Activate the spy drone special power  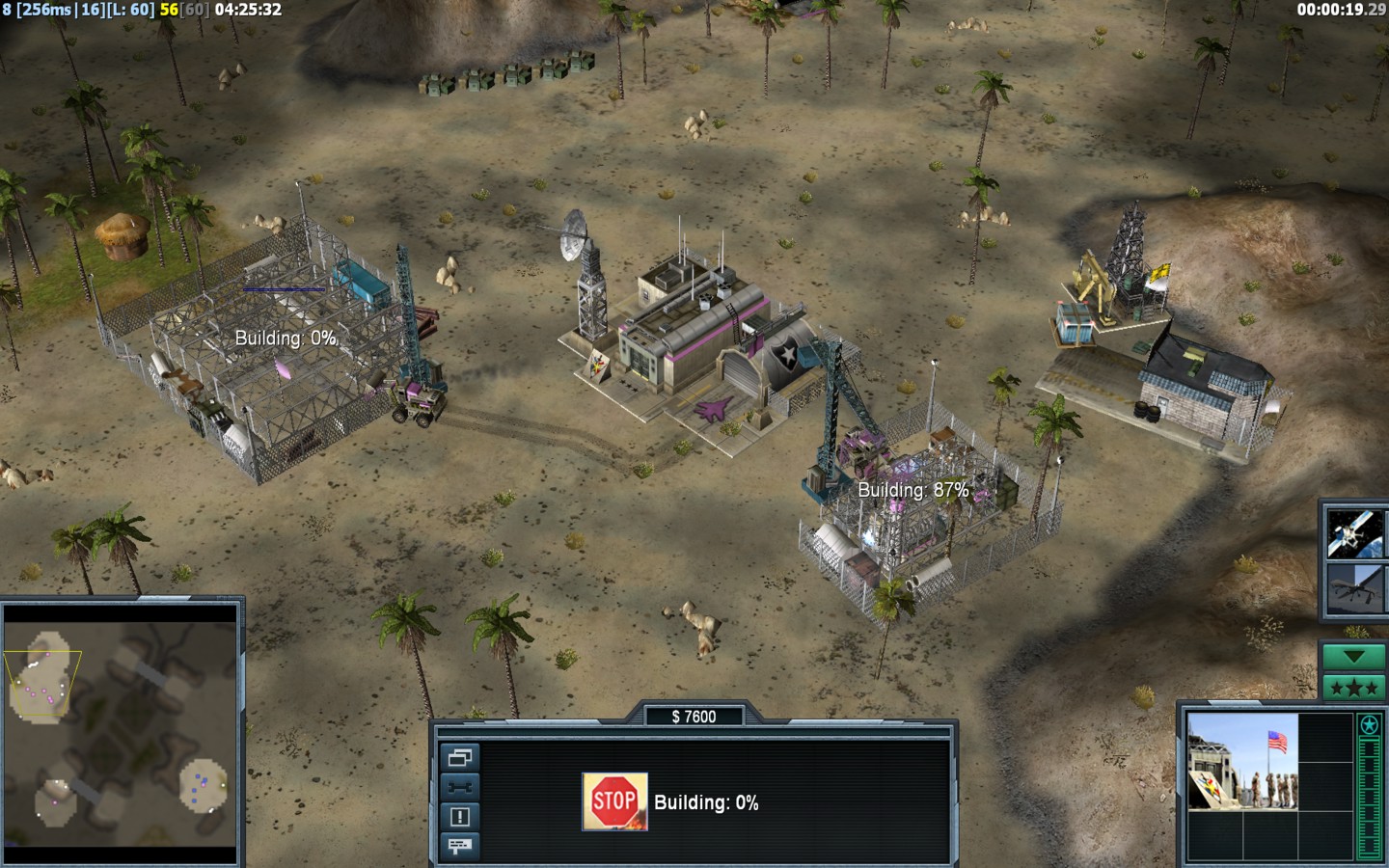click(1353, 588)
